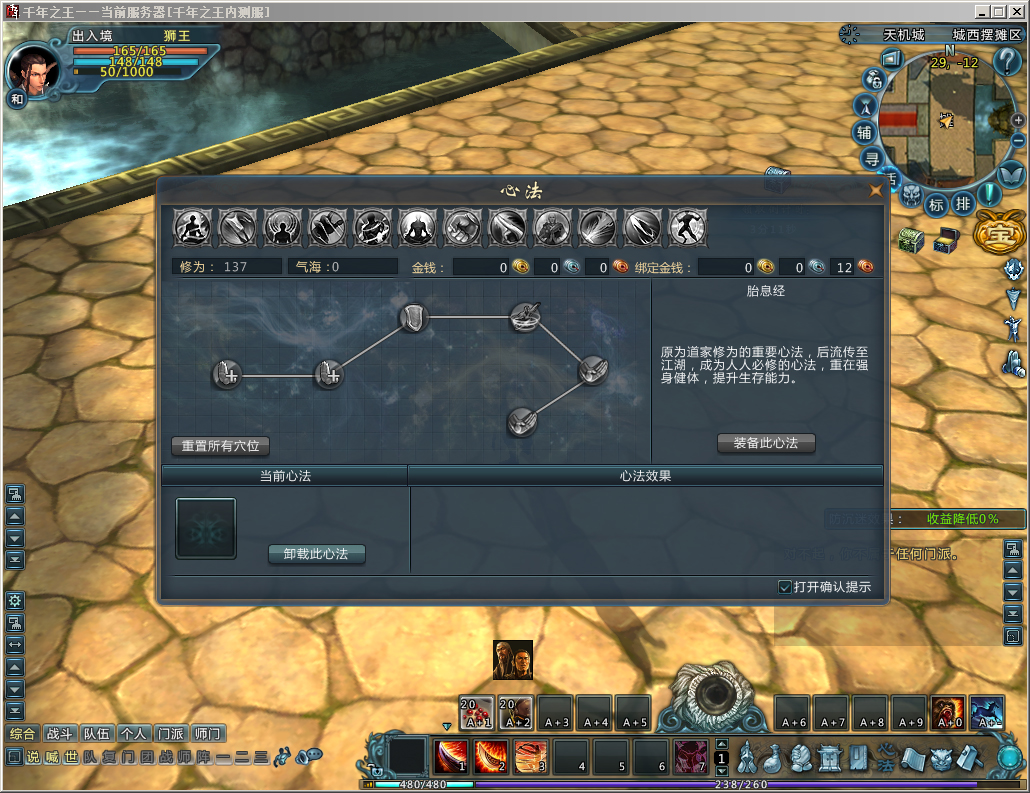Close the game window from the title bar
The height and width of the screenshot is (793, 1030).
[1017, 11]
